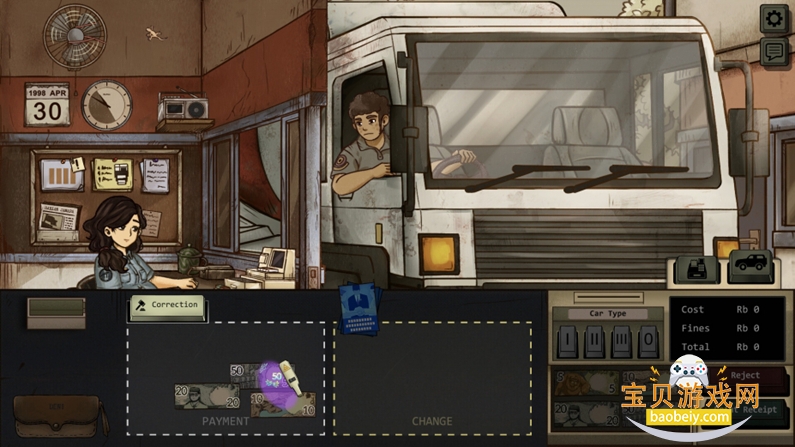Viewport: 795px width, 447px height.
Task: Switch to the car tab
Action: [749, 267]
